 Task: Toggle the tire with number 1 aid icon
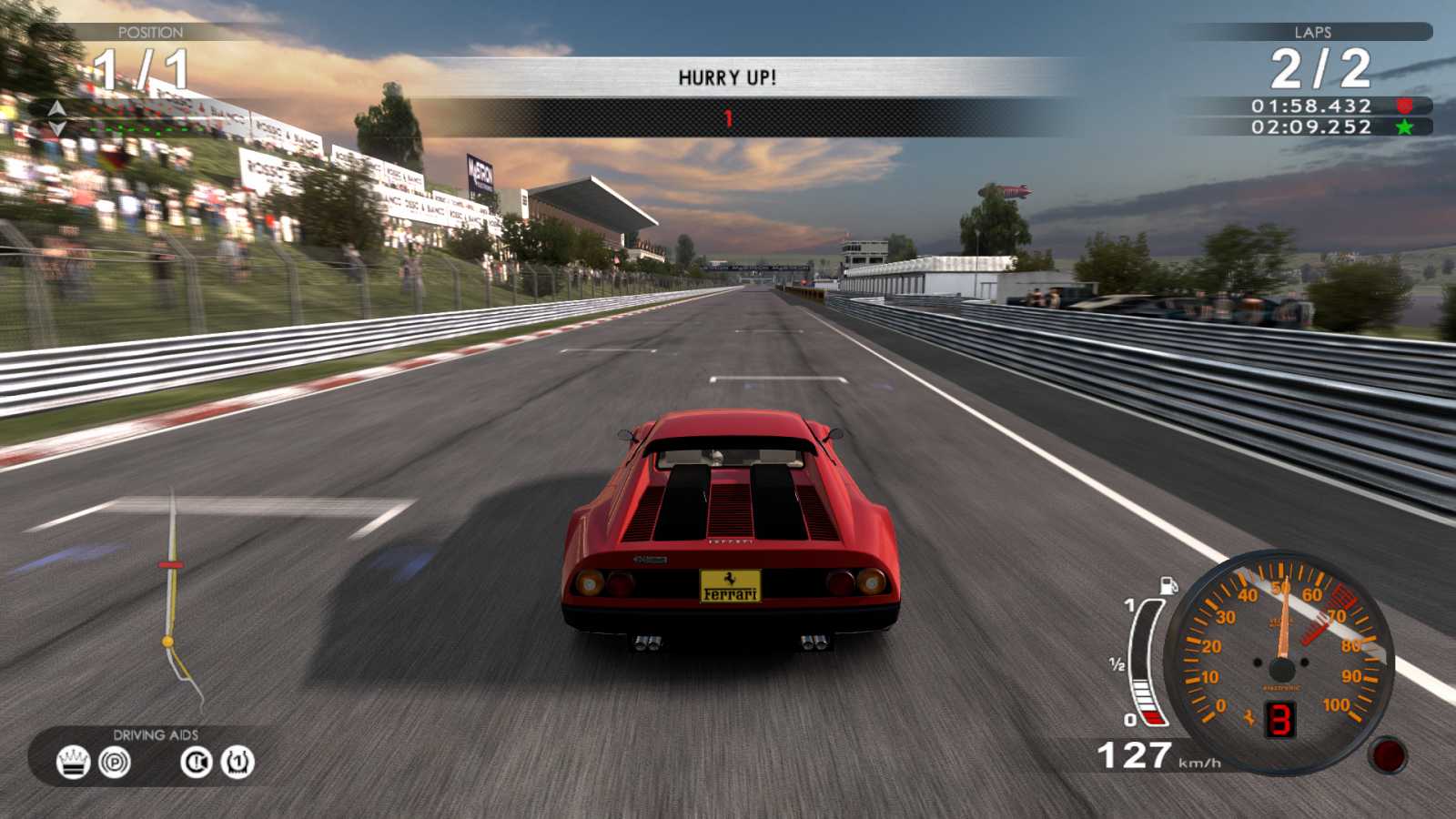point(238,762)
